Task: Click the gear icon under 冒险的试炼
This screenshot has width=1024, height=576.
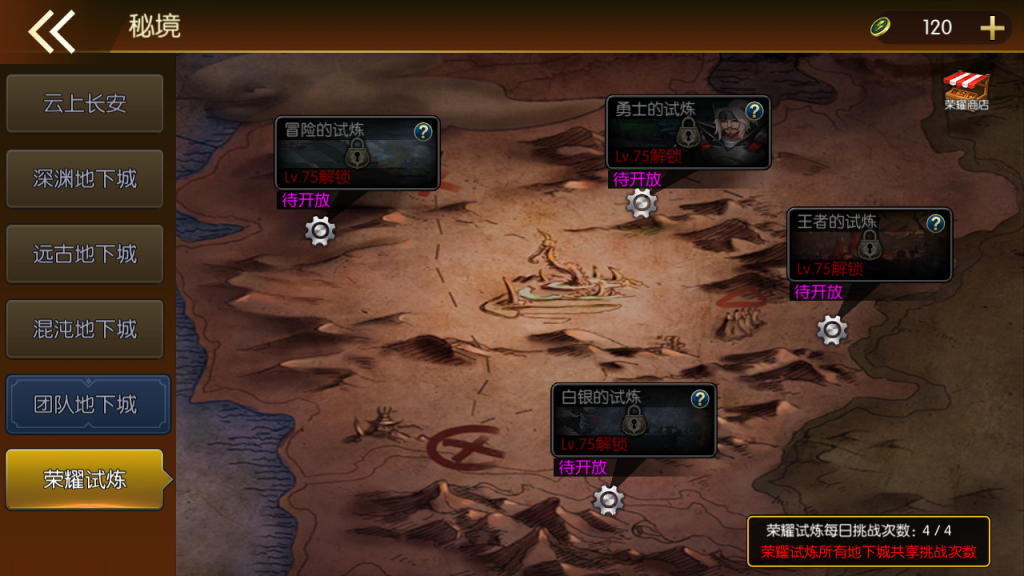Action: [320, 230]
